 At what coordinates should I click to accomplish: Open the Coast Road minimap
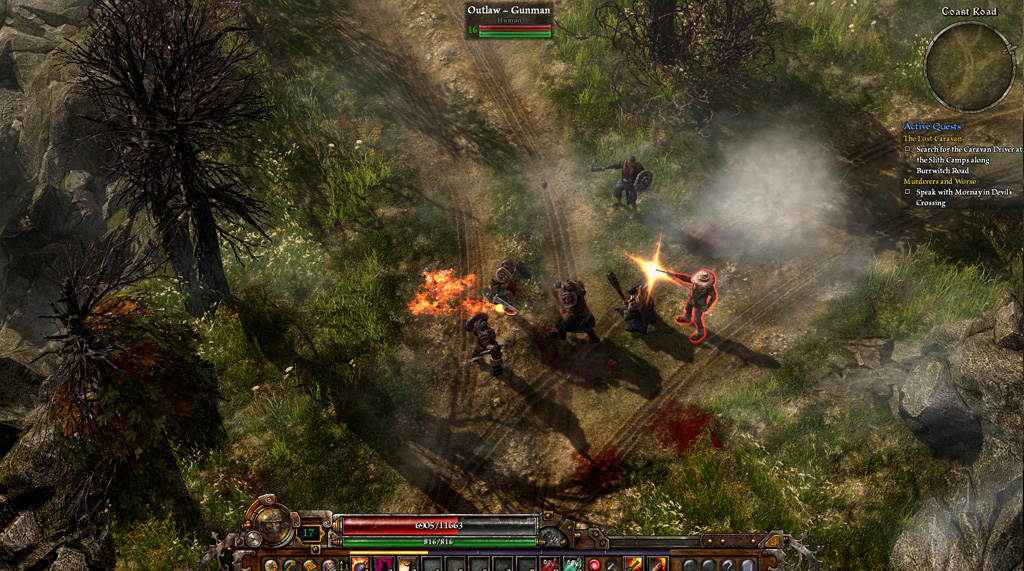point(969,66)
